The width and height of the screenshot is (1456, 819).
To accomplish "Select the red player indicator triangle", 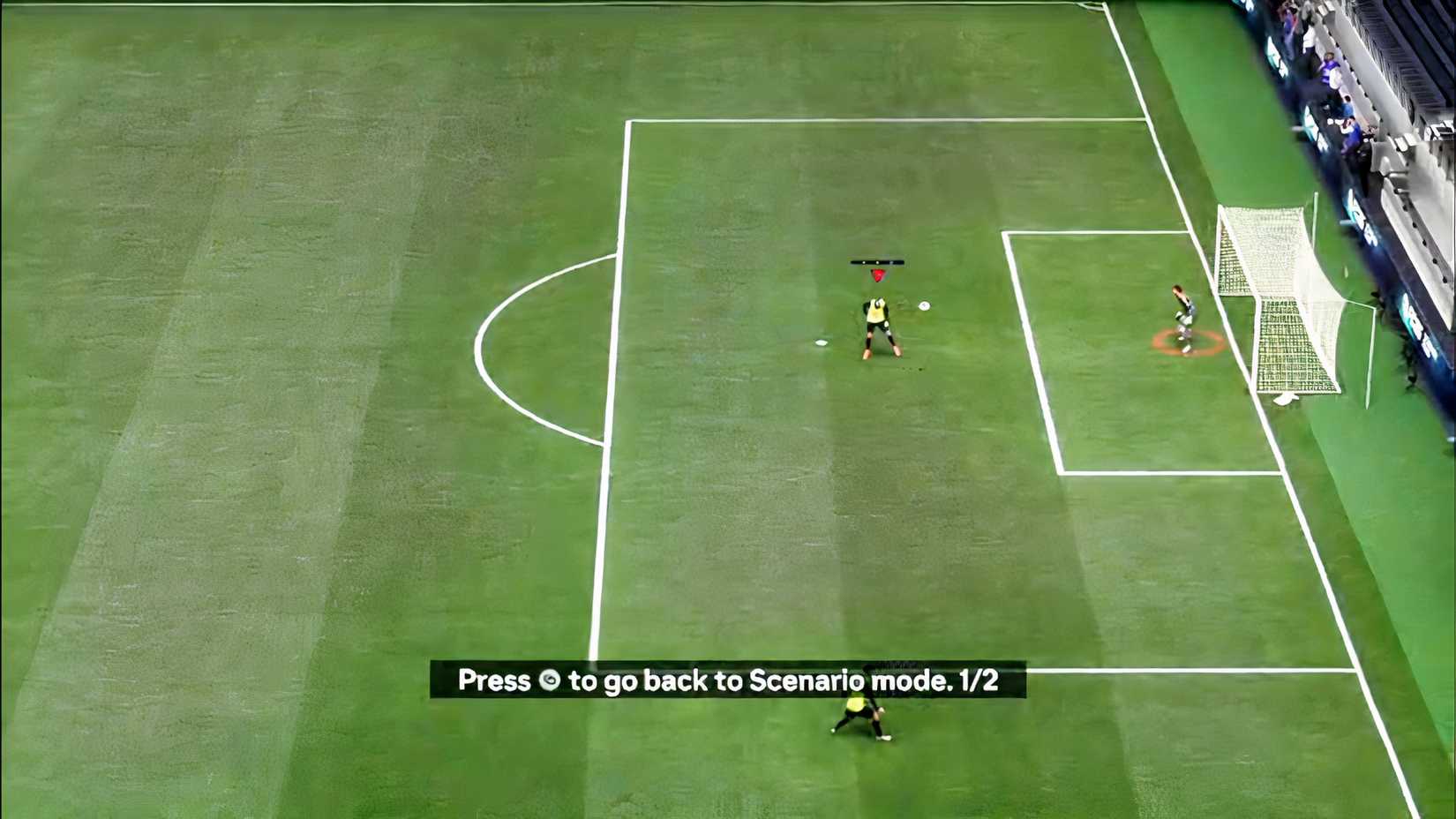I will pos(878,275).
